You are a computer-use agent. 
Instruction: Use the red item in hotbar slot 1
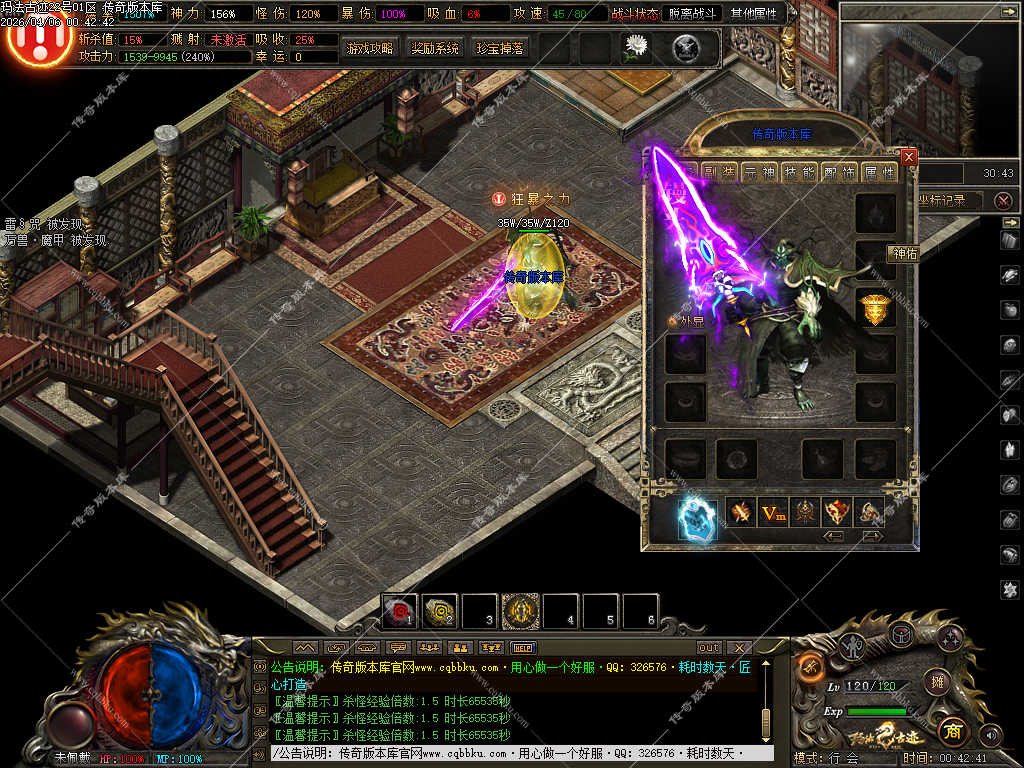(x=402, y=609)
